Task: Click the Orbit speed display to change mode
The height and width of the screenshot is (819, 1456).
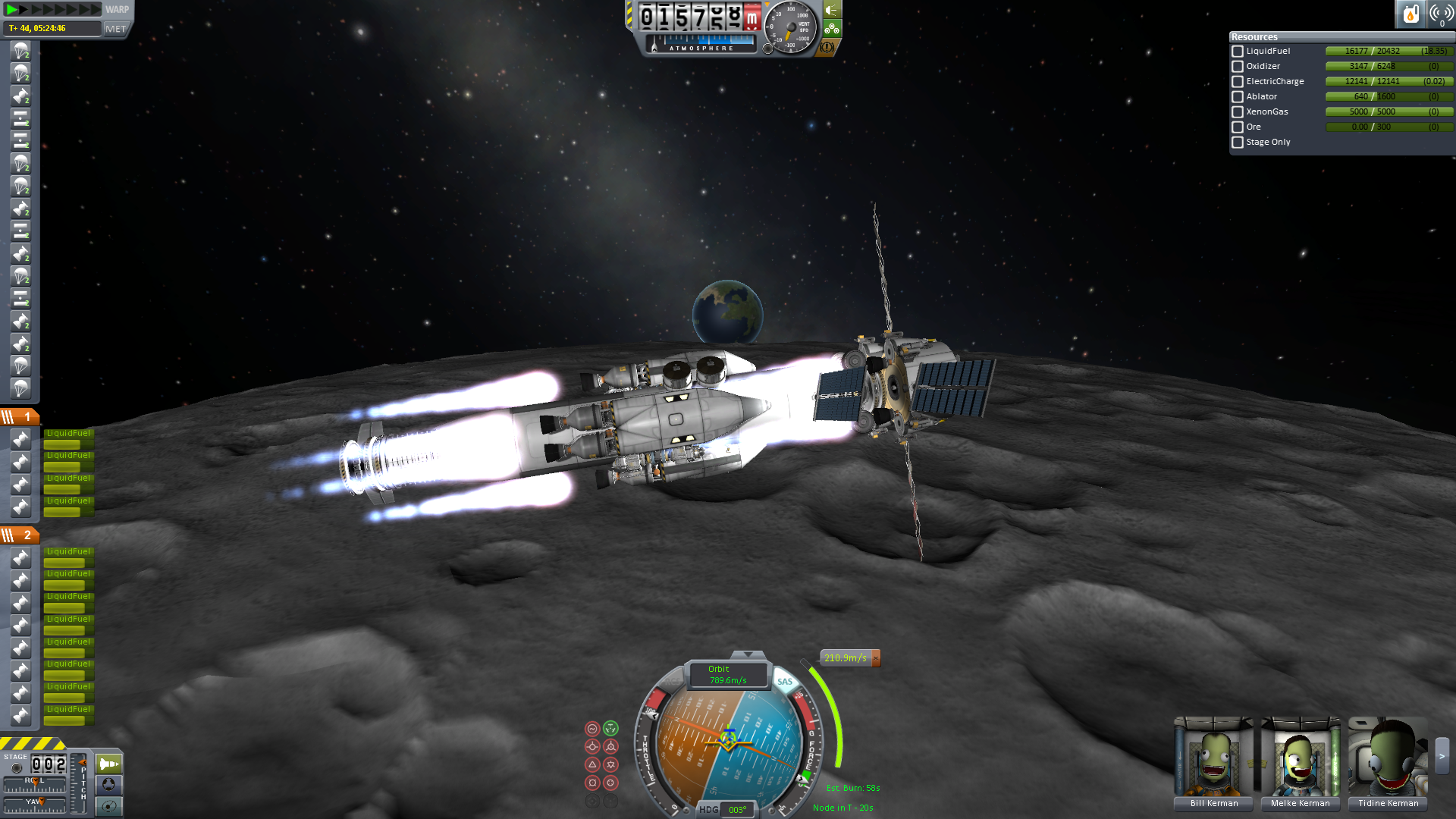Action: 727,674
